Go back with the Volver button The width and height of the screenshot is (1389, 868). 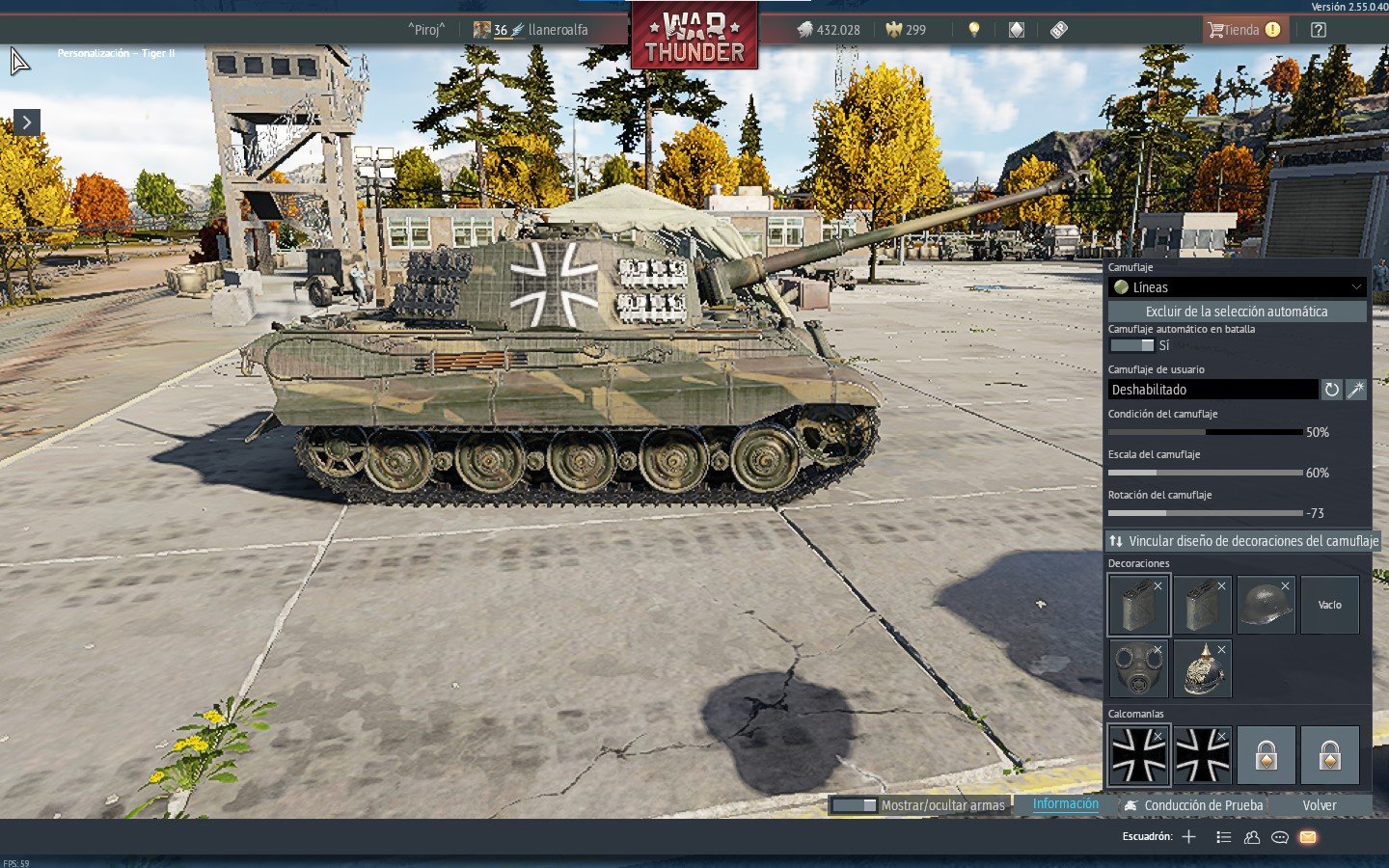(x=1319, y=805)
